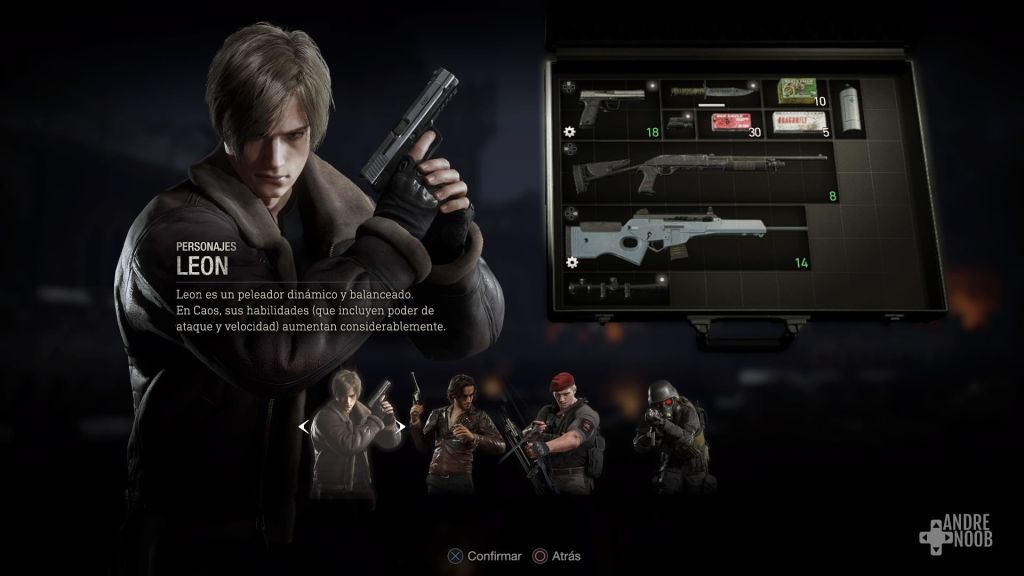This screenshot has height=576, width=1024.
Task: Choose Luis with the revolver
Action: coord(457,432)
